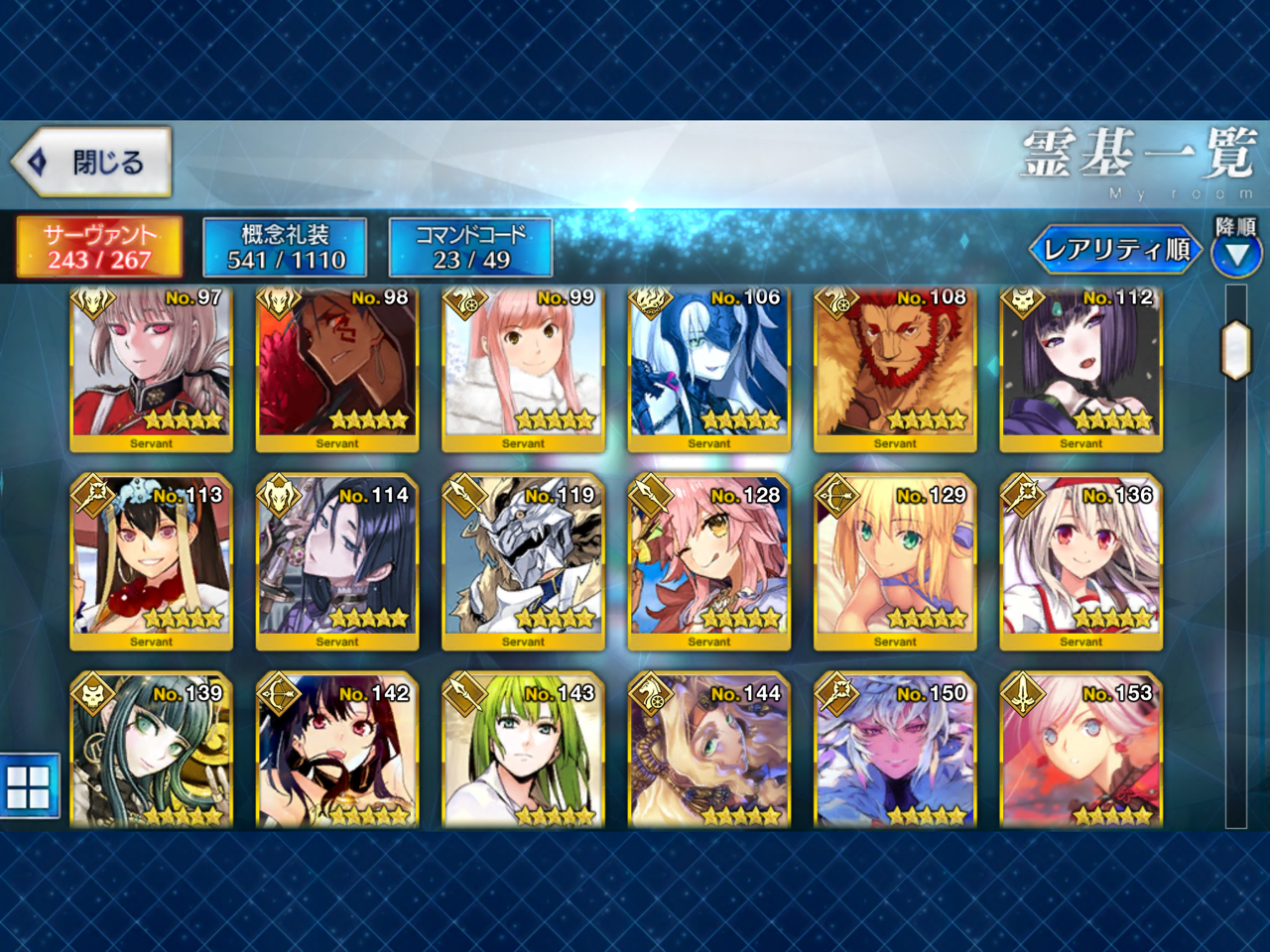Pick servant card No. 128
Screen dimensions: 1270x952
[x=708, y=562]
